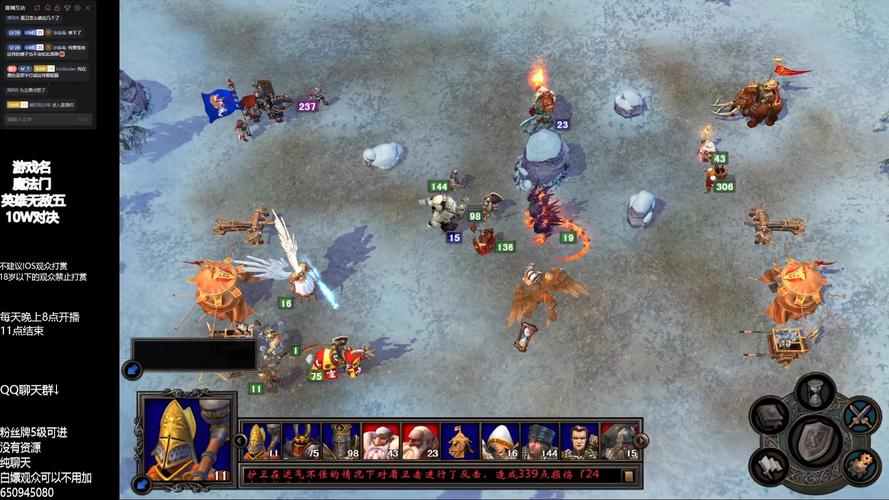This screenshot has width=889, height=500.
Task: Click the Wait hourglass button
Action: coord(815,391)
